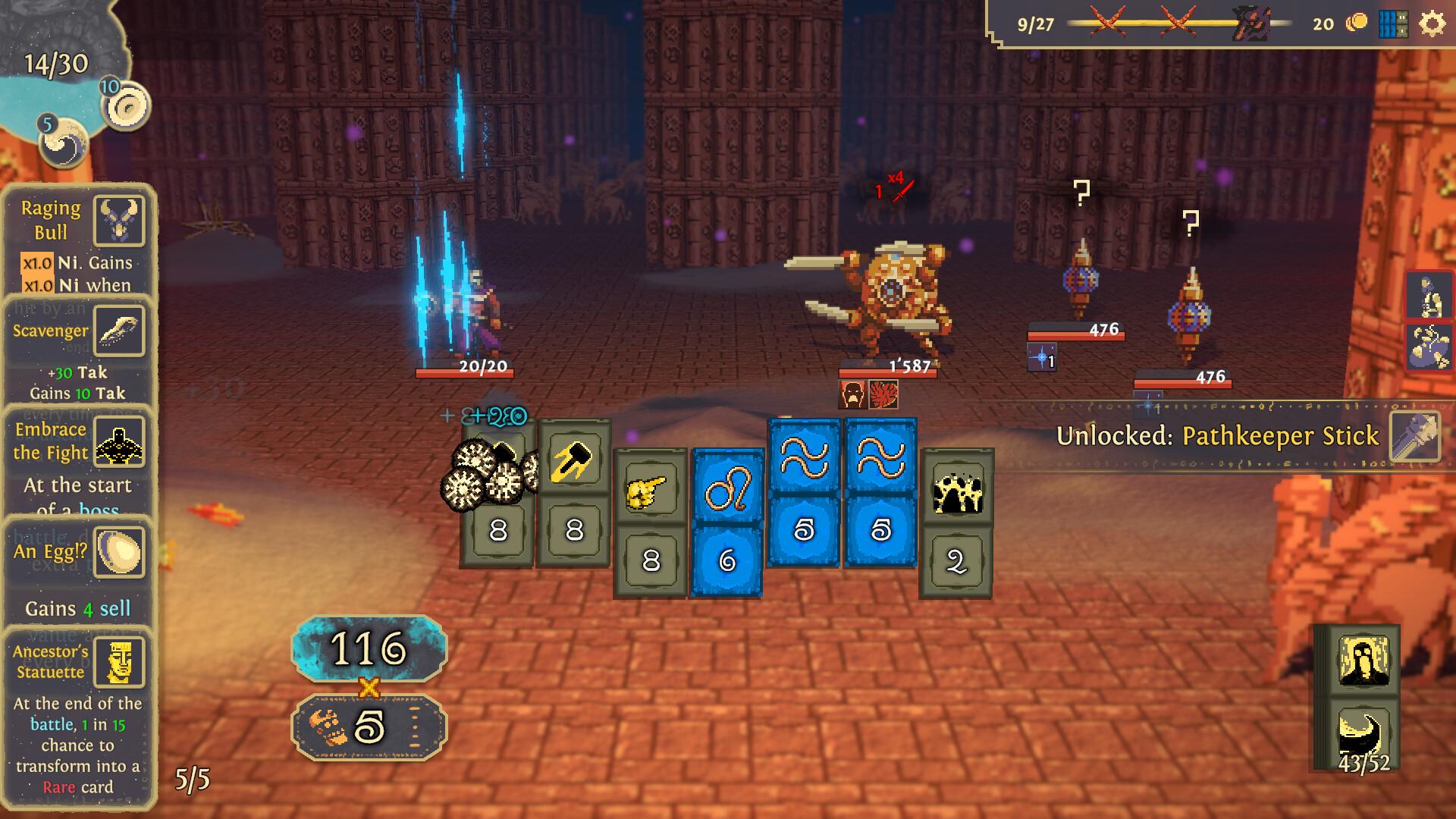The image size is (1456, 819).
Task: Click the spiral coin token marked 10
Action: click(x=127, y=107)
